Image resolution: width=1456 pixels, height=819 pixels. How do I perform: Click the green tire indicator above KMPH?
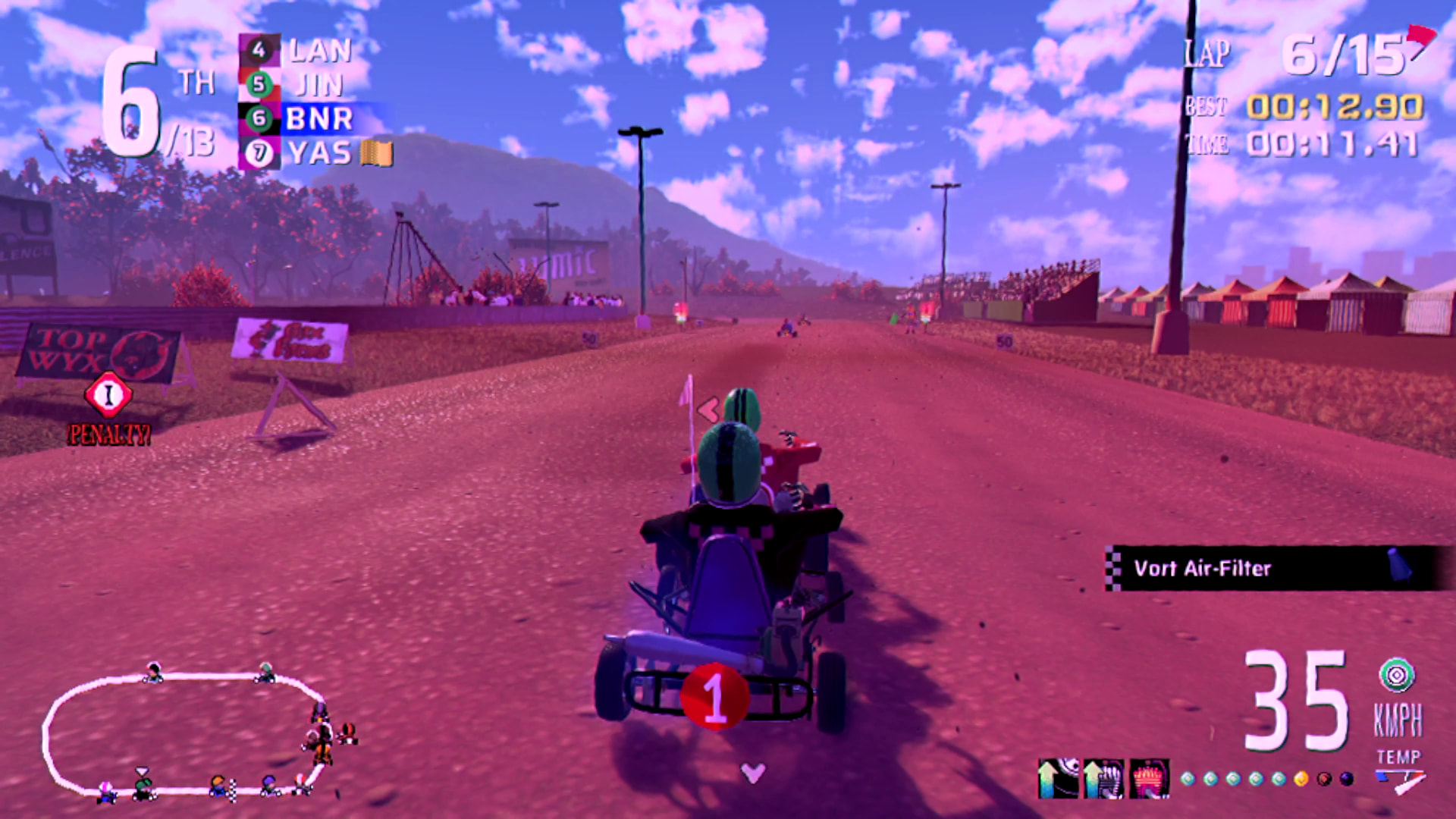[1397, 675]
